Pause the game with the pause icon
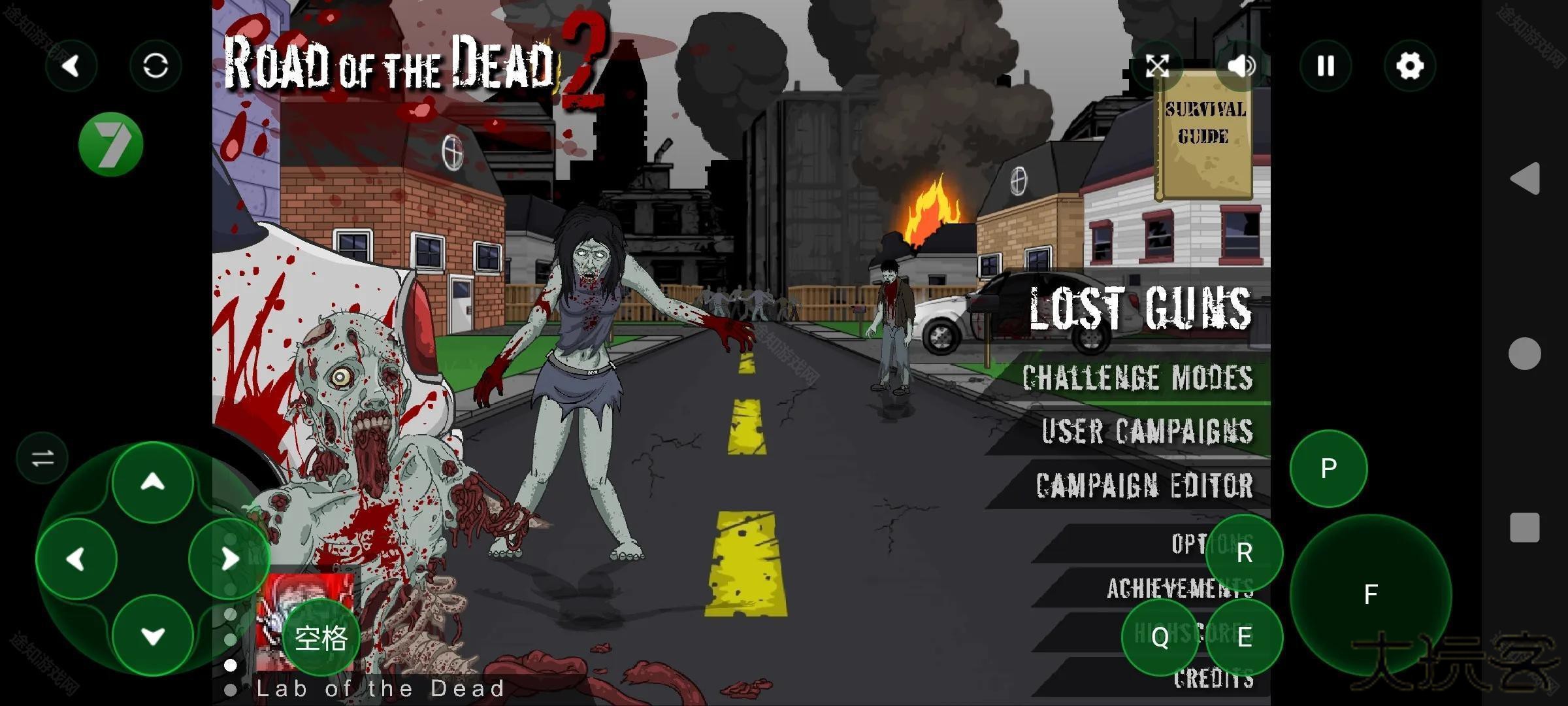The width and height of the screenshot is (1568, 706). [1326, 65]
